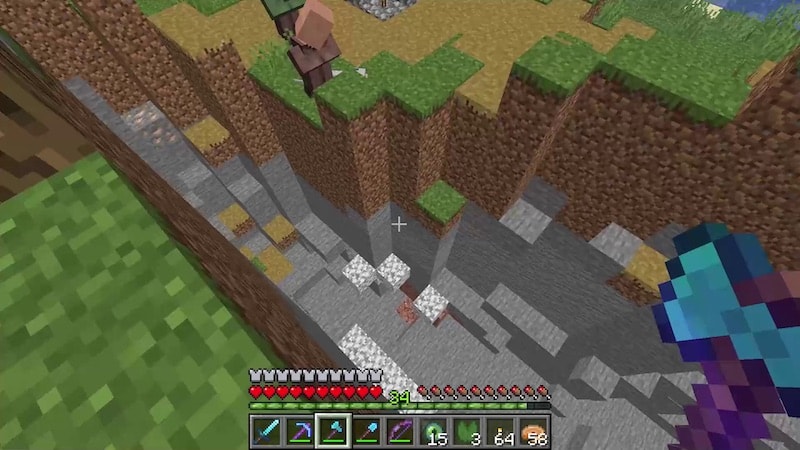This screenshot has height=450, width=800.
Task: Switch to the diamond shovel slot
Action: [x=366, y=432]
